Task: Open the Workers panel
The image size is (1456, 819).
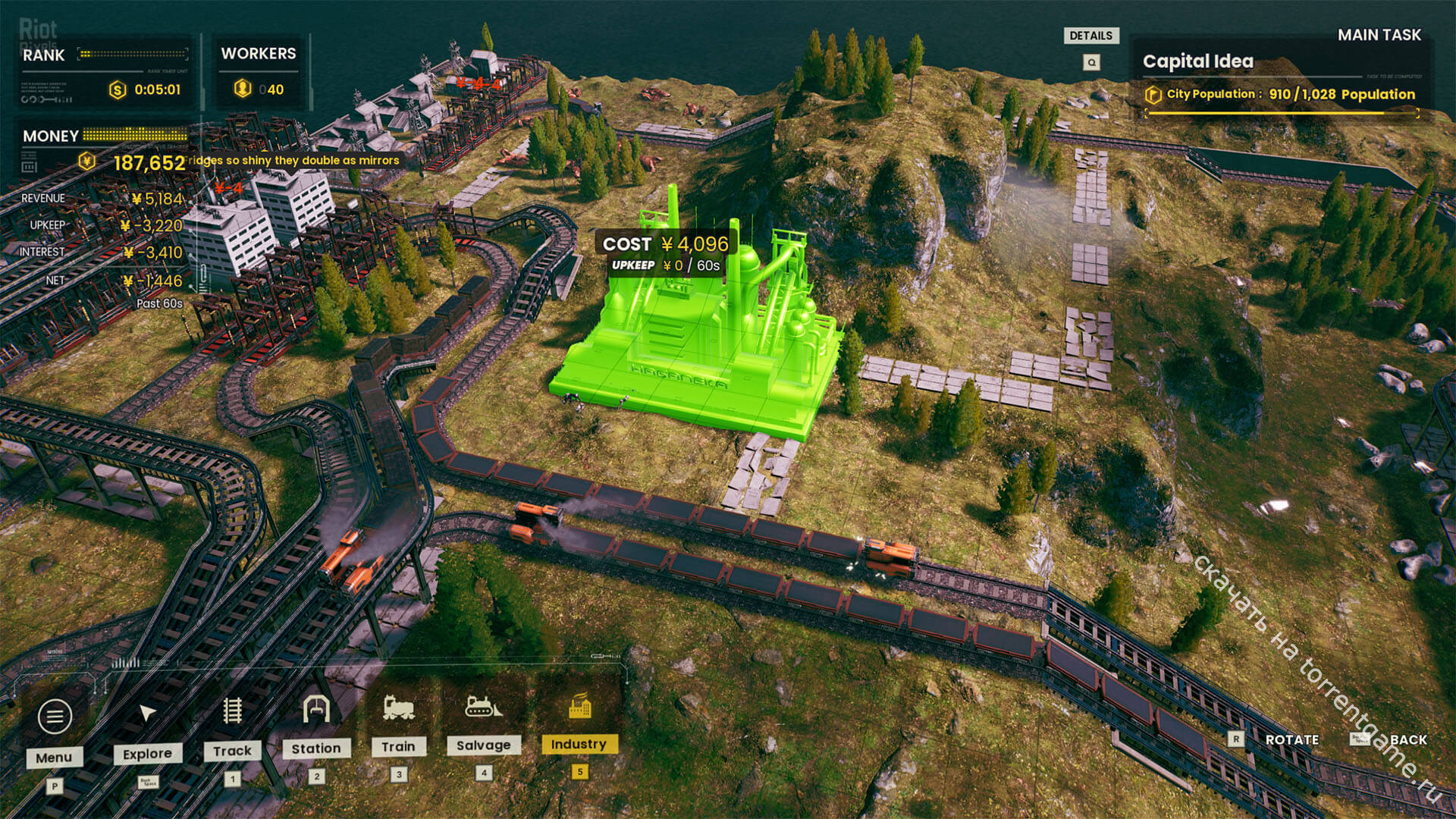Action: (258, 54)
